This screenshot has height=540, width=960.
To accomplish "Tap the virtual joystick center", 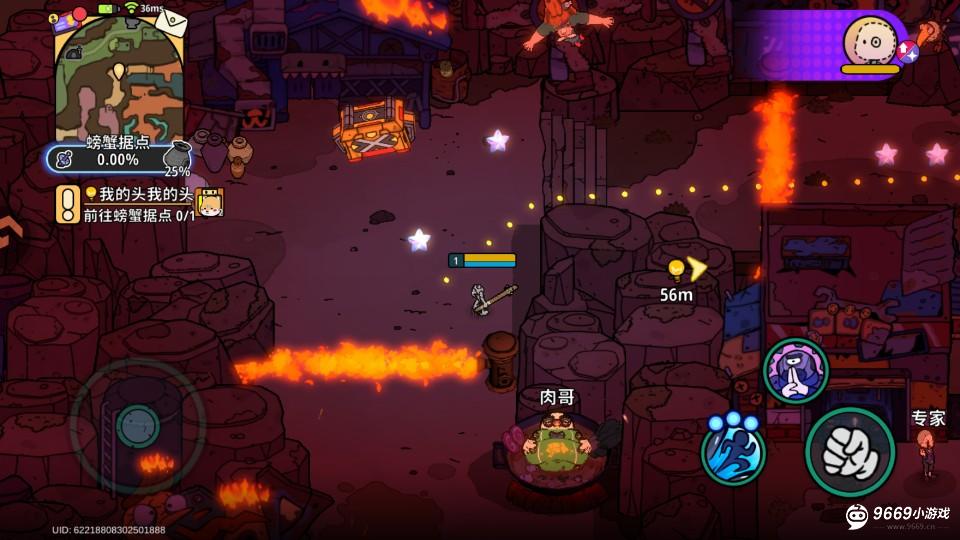I will [137, 427].
